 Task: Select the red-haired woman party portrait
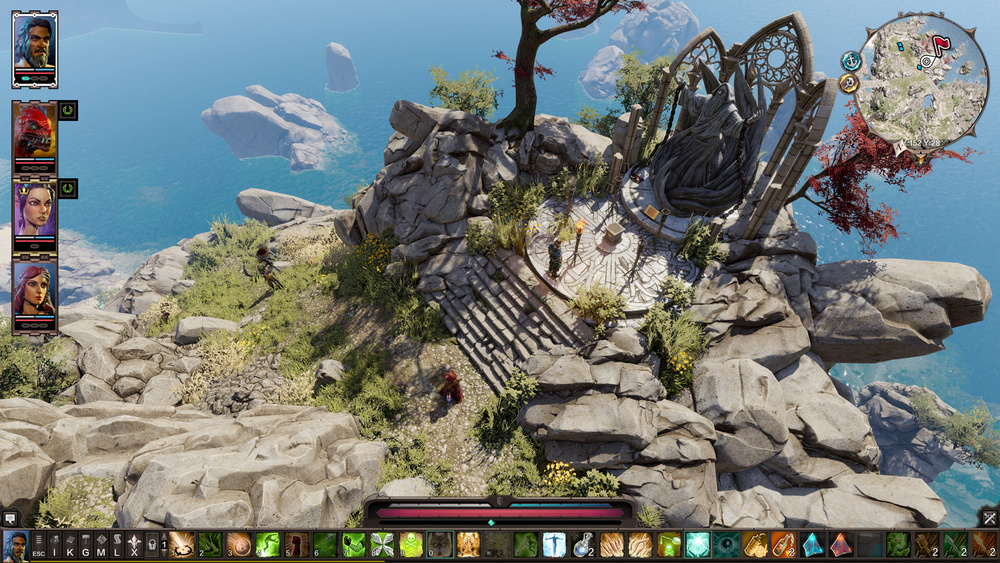[x=34, y=288]
